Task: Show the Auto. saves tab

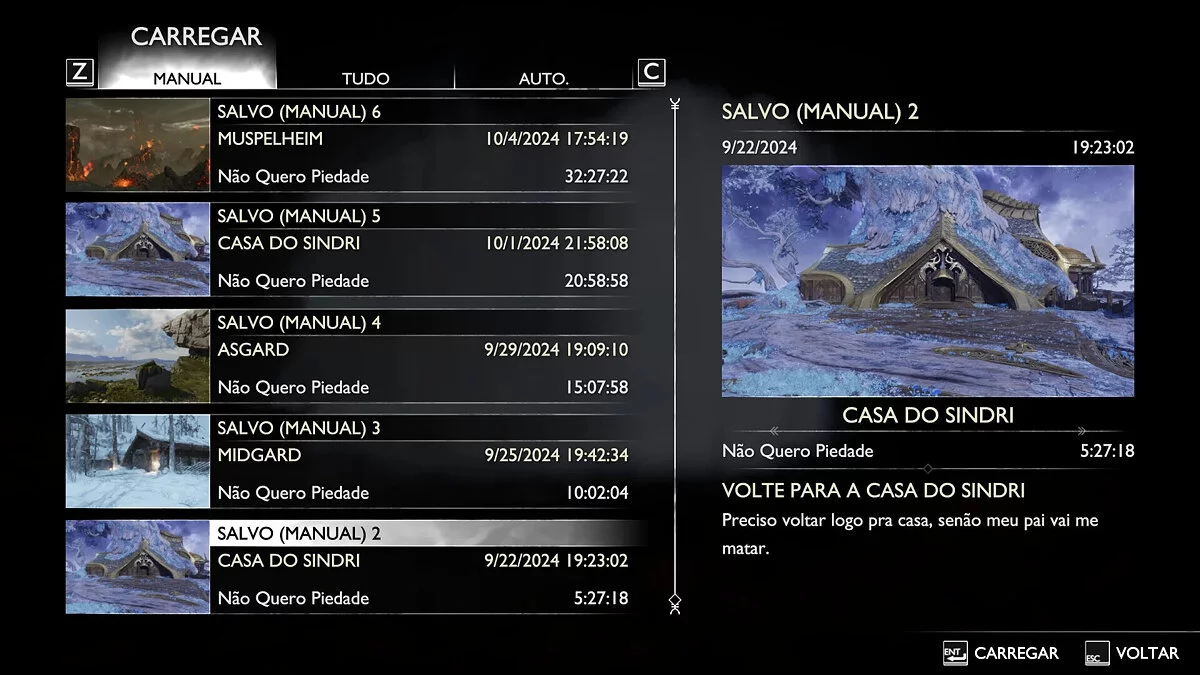Action: click(543, 78)
